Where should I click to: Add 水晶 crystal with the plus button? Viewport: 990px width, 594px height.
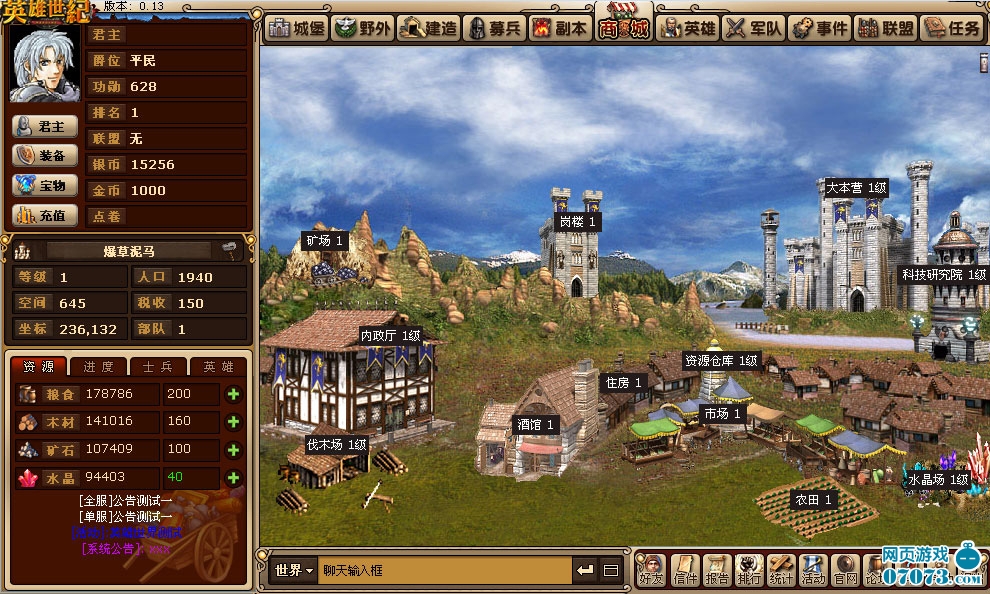[x=234, y=478]
